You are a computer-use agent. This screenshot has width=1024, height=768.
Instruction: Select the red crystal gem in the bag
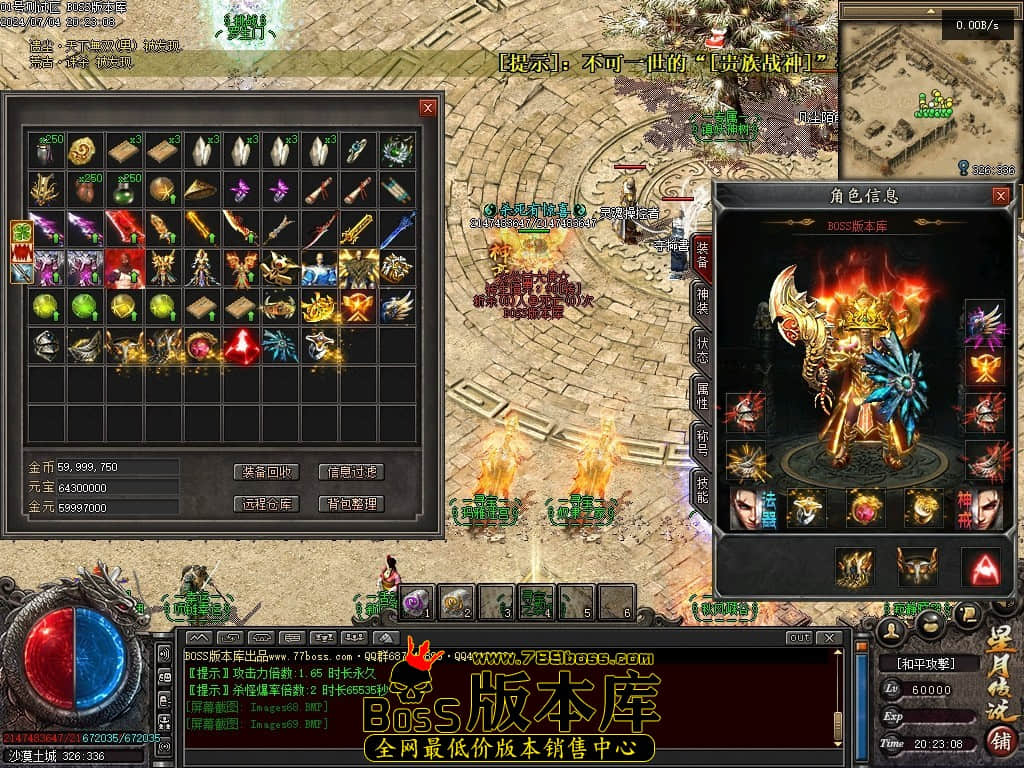[x=241, y=346]
